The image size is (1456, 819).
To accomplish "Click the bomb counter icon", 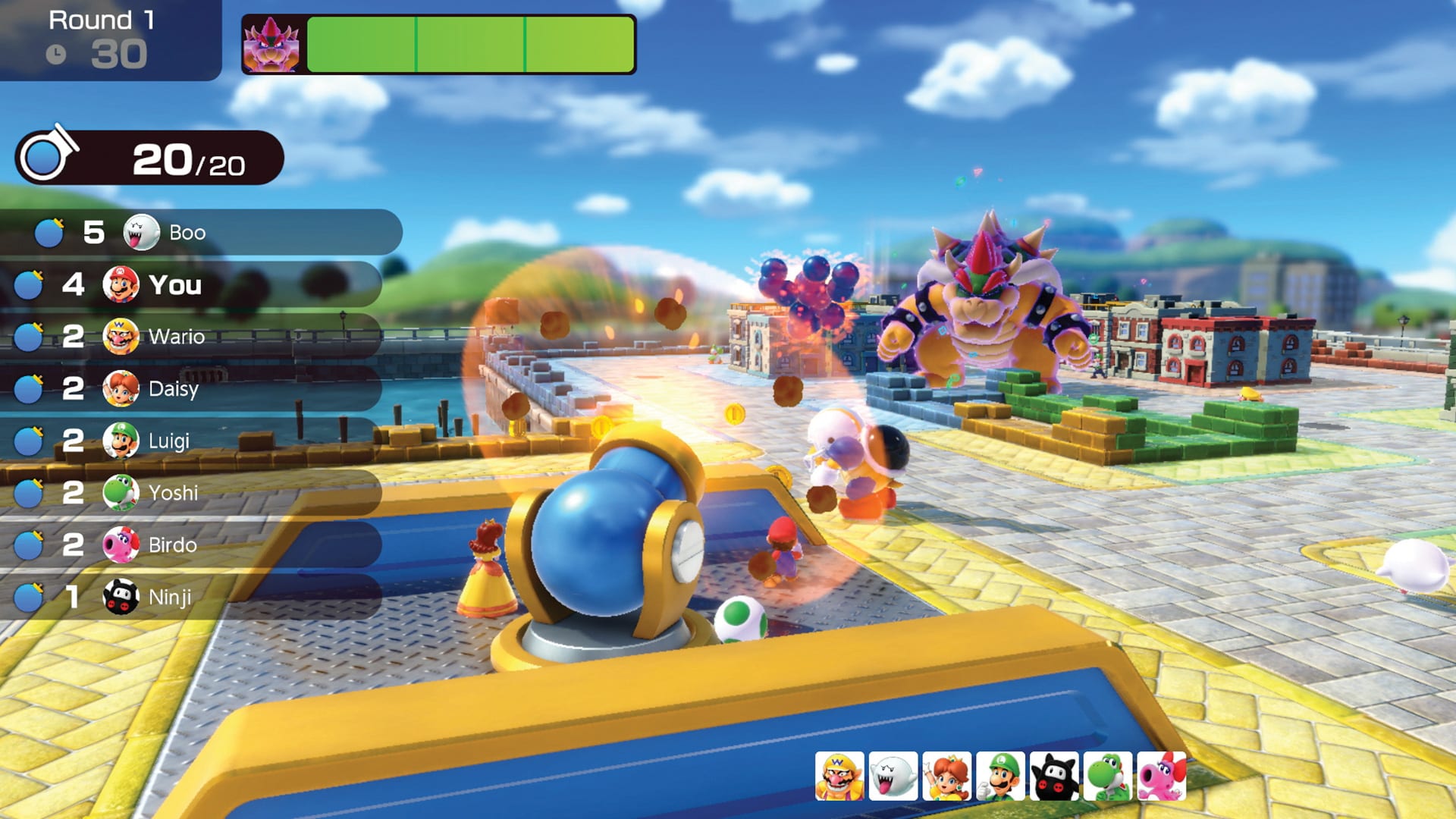I will point(47,156).
